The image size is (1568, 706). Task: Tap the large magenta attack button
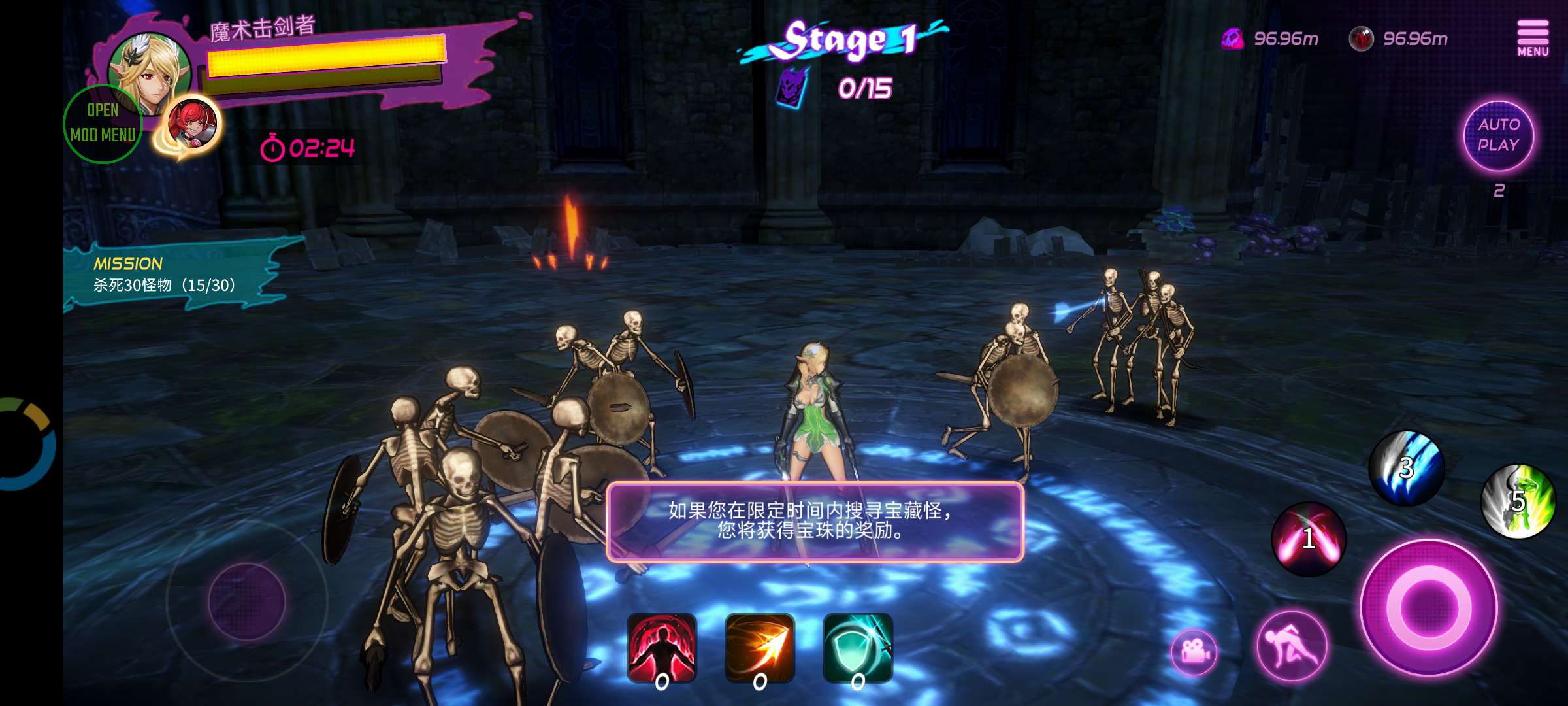[x=1429, y=607]
